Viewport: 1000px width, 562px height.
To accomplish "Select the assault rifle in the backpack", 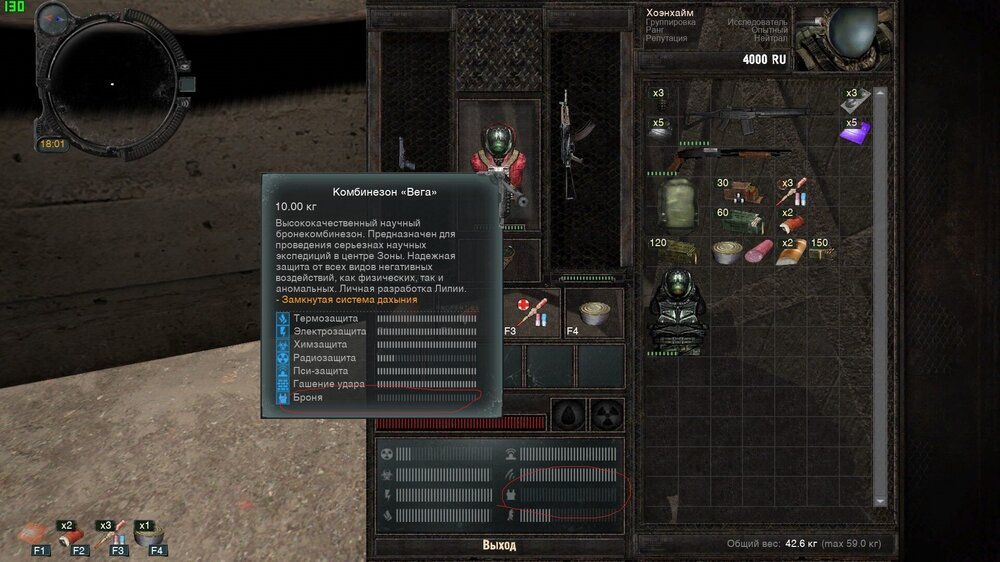I will coord(759,121).
